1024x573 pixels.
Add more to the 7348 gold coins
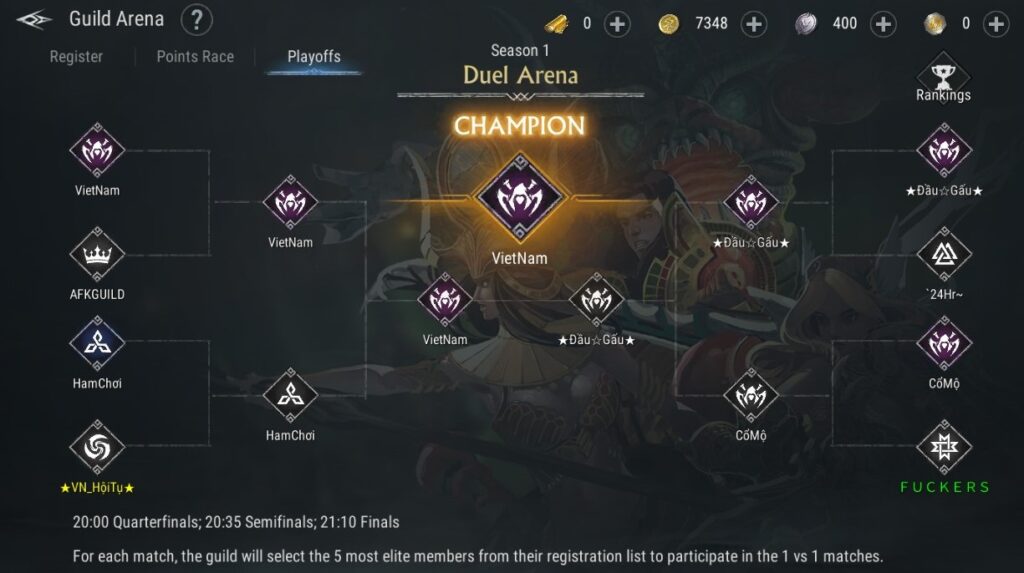point(754,24)
